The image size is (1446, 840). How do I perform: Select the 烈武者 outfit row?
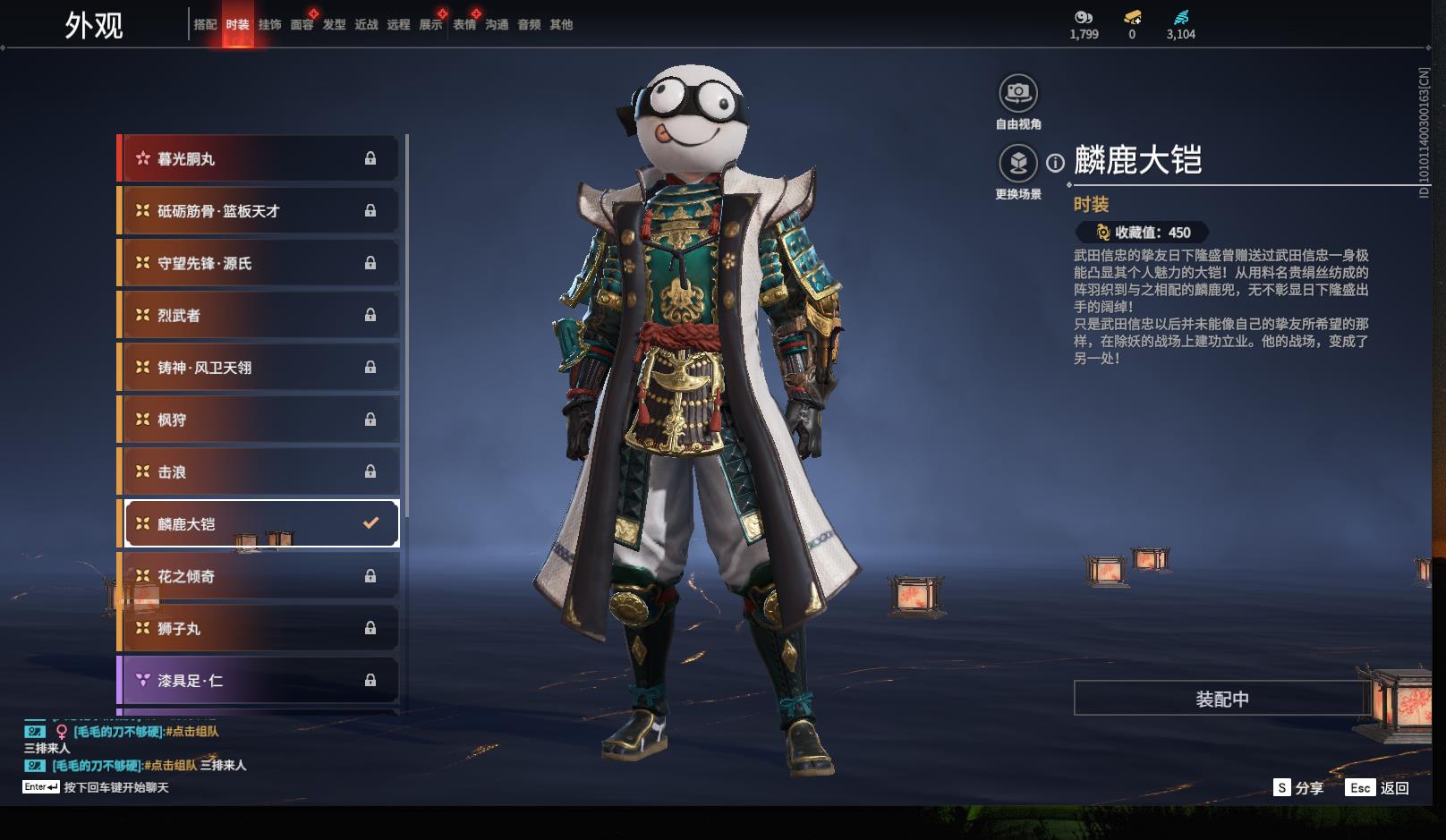pyautogui.click(x=259, y=315)
